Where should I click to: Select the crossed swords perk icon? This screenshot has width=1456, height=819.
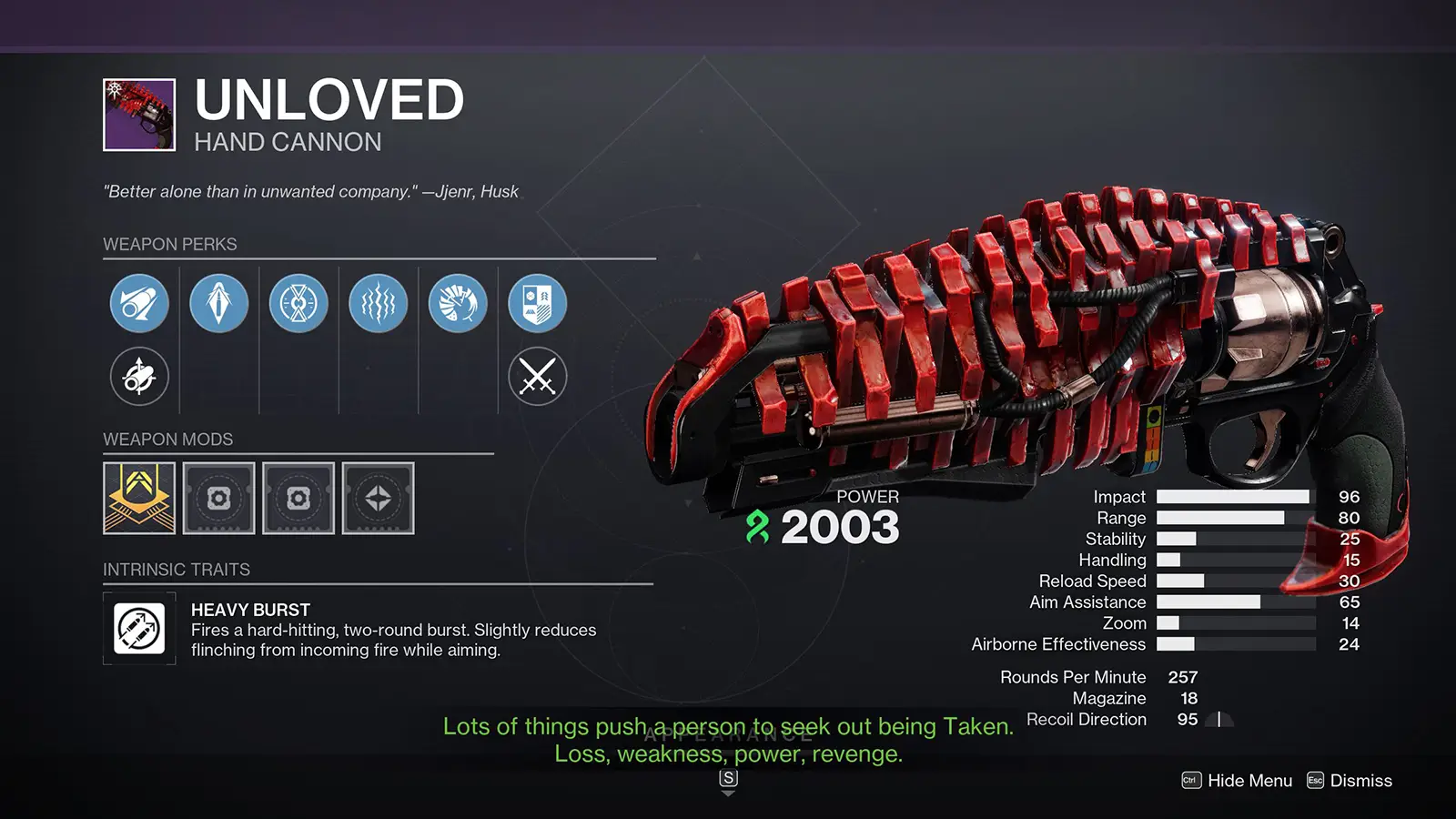click(537, 376)
